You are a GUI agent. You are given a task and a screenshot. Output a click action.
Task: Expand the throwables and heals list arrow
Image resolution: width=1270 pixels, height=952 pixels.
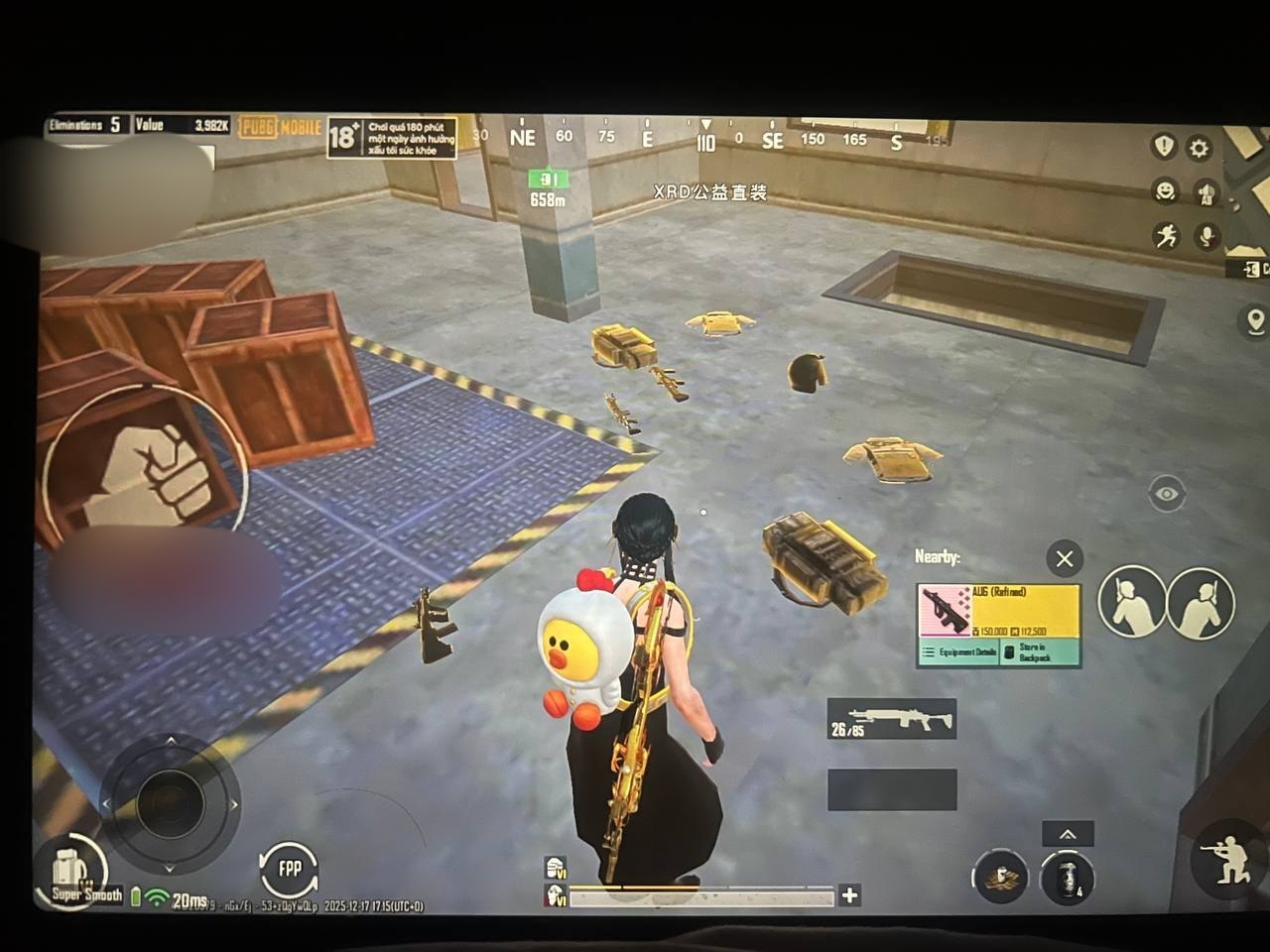(x=1068, y=834)
